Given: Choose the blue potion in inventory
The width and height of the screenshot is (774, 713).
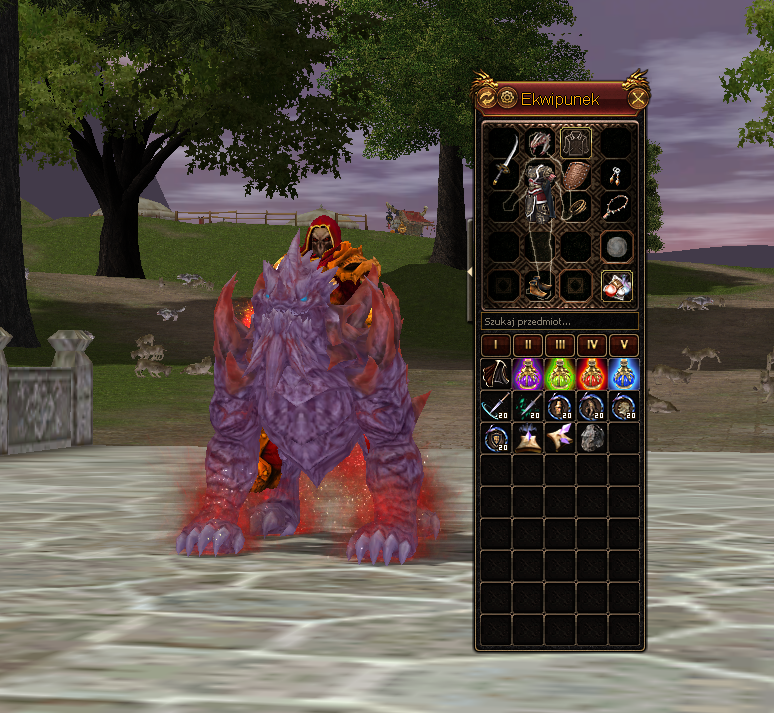Looking at the screenshot, I should point(623,374).
